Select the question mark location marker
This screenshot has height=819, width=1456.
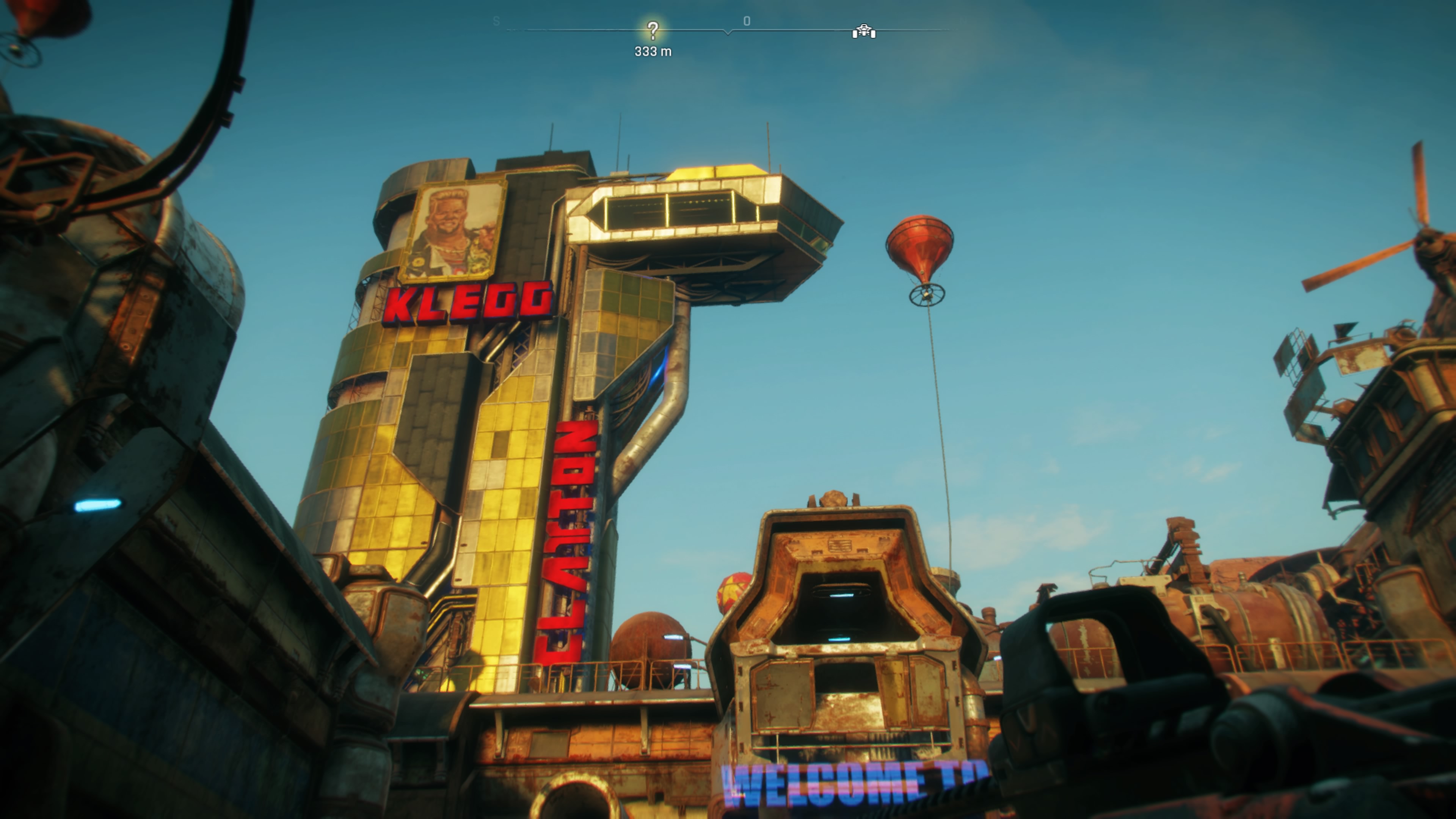point(653,30)
